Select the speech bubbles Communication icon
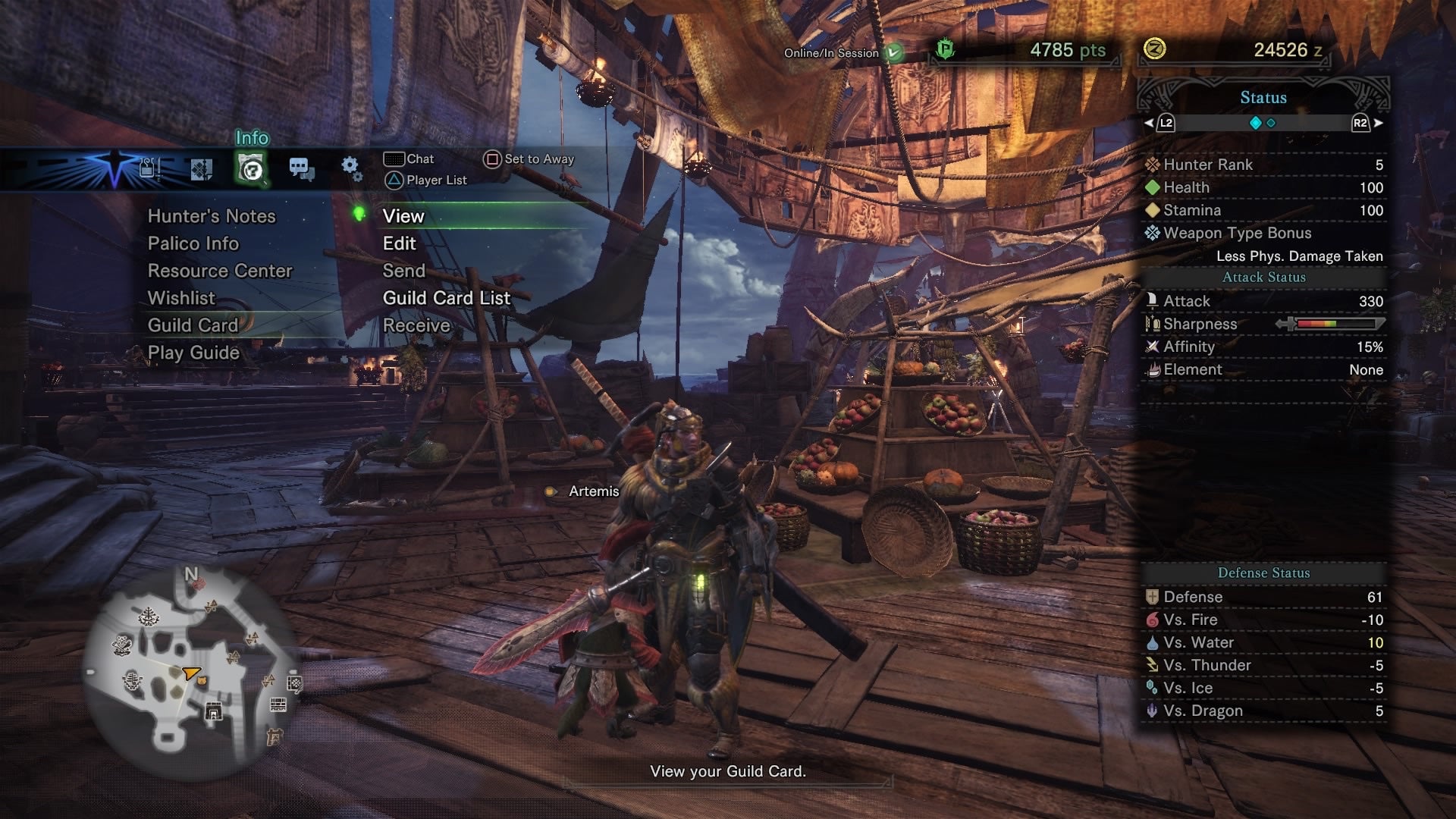The width and height of the screenshot is (1456, 819). coord(302,168)
